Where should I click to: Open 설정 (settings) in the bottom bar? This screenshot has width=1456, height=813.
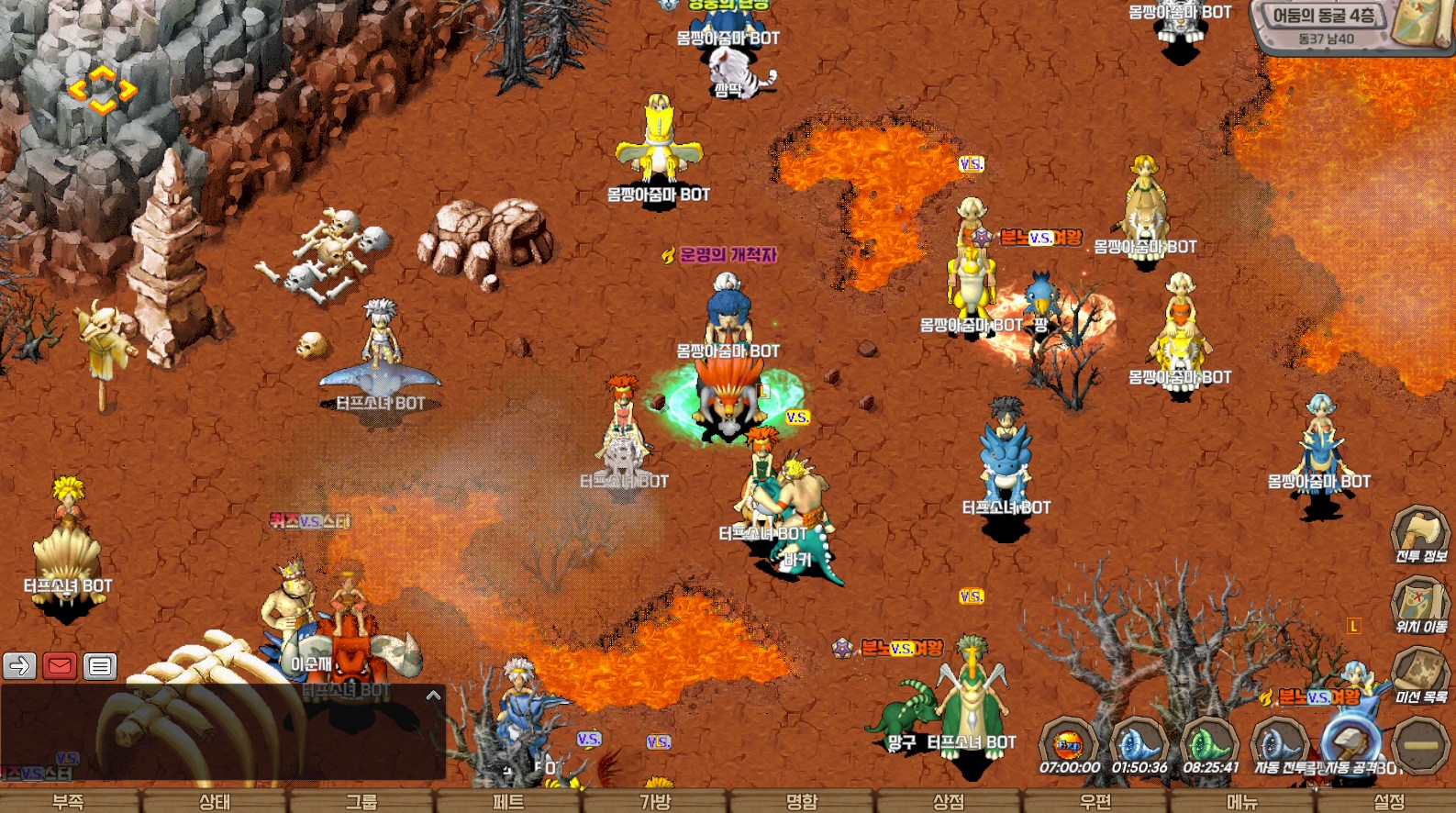pyautogui.click(x=1389, y=801)
